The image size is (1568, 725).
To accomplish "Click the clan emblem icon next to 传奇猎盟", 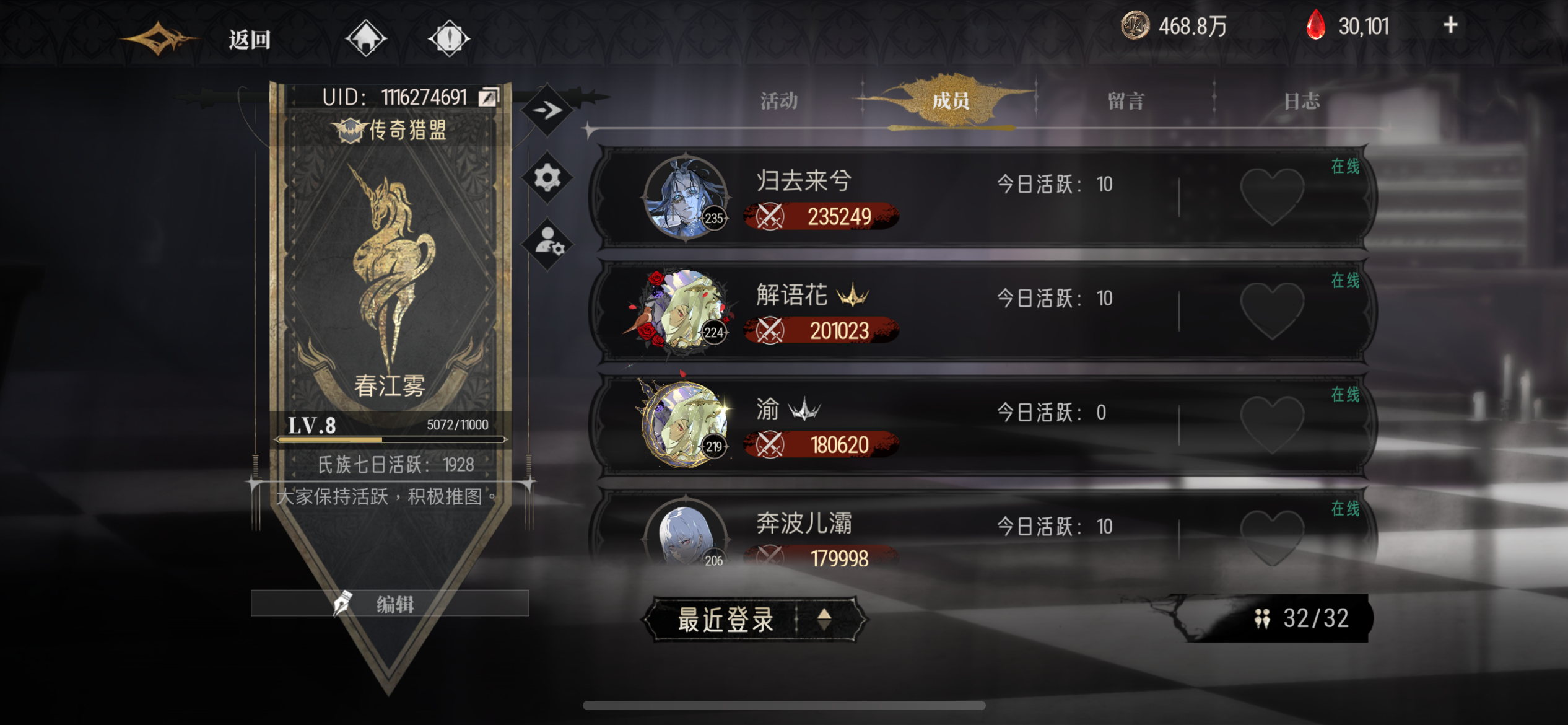I will [x=351, y=132].
